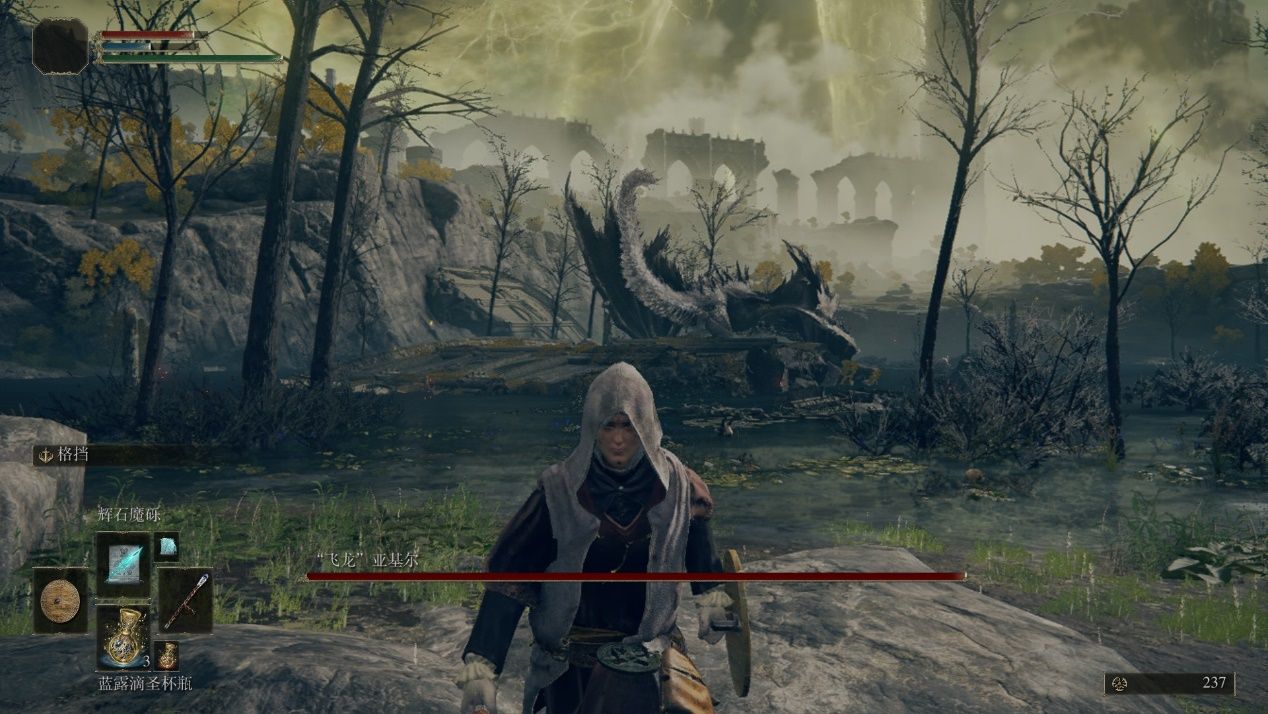
Task: Select the round wooden shield slot
Action: point(60,601)
